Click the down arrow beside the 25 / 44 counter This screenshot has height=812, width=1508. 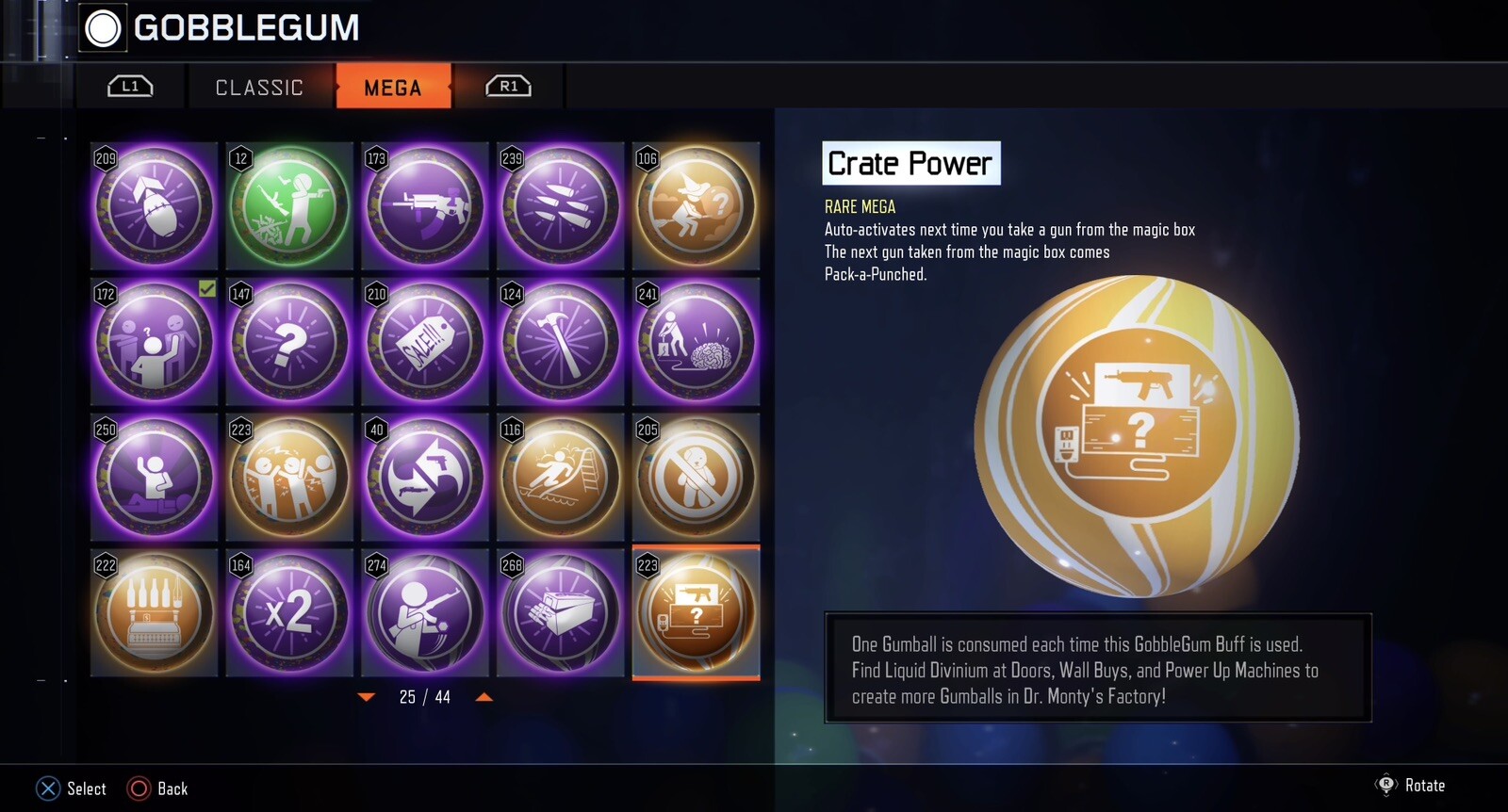(367, 697)
